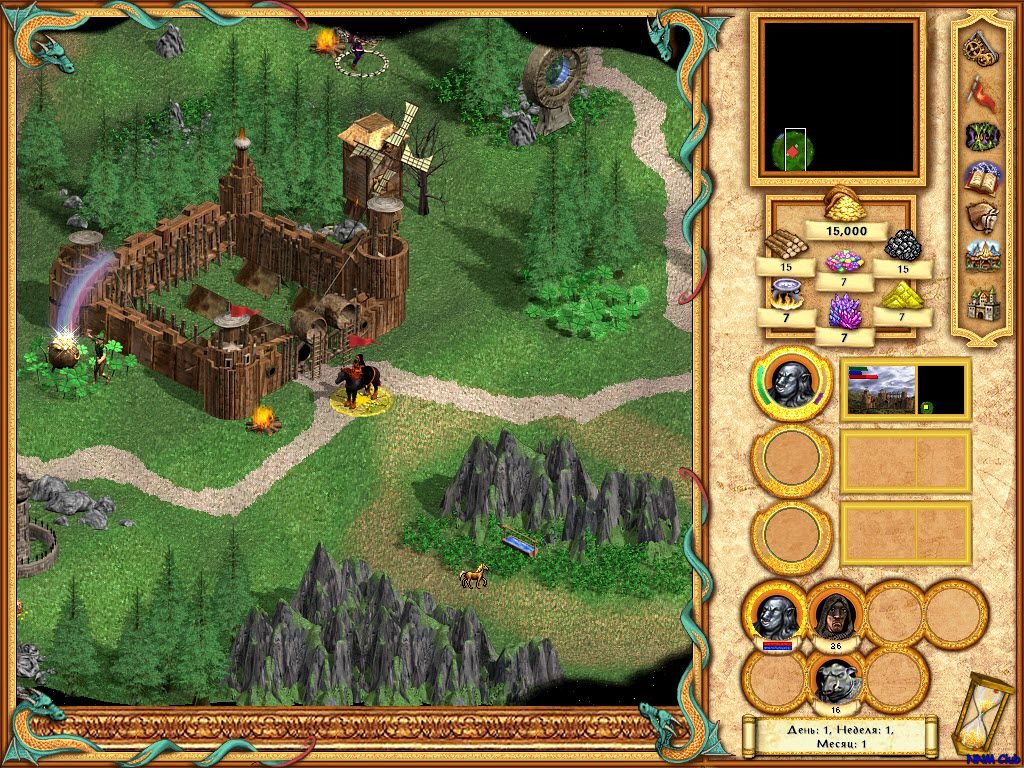1024x768 pixels.
Task: Select the hooded bandit stack of 36
Action: tap(835, 612)
